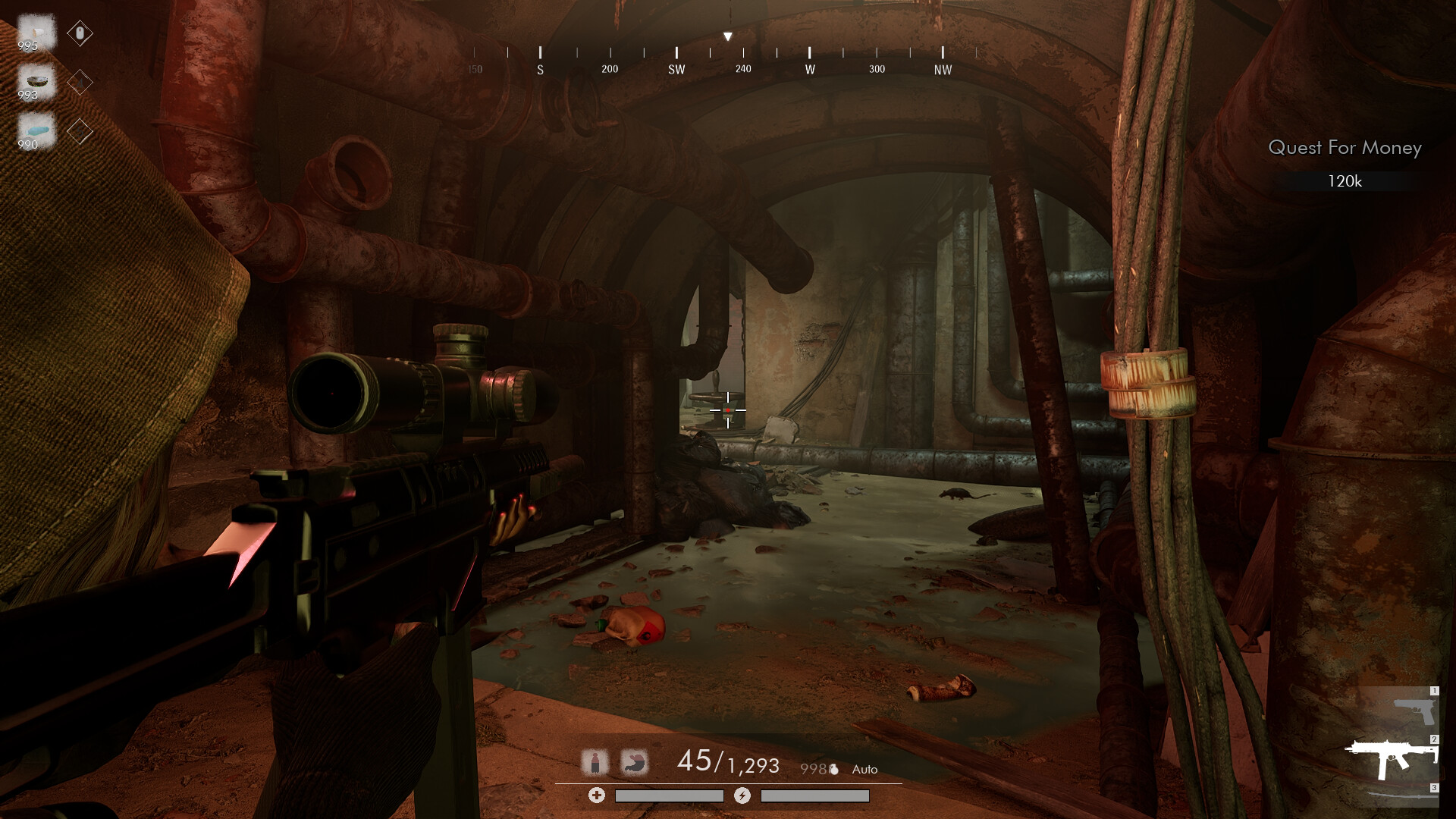Image resolution: width=1456 pixels, height=819 pixels.
Task: Open the Quest For Money objective tracker
Action: click(x=1345, y=148)
